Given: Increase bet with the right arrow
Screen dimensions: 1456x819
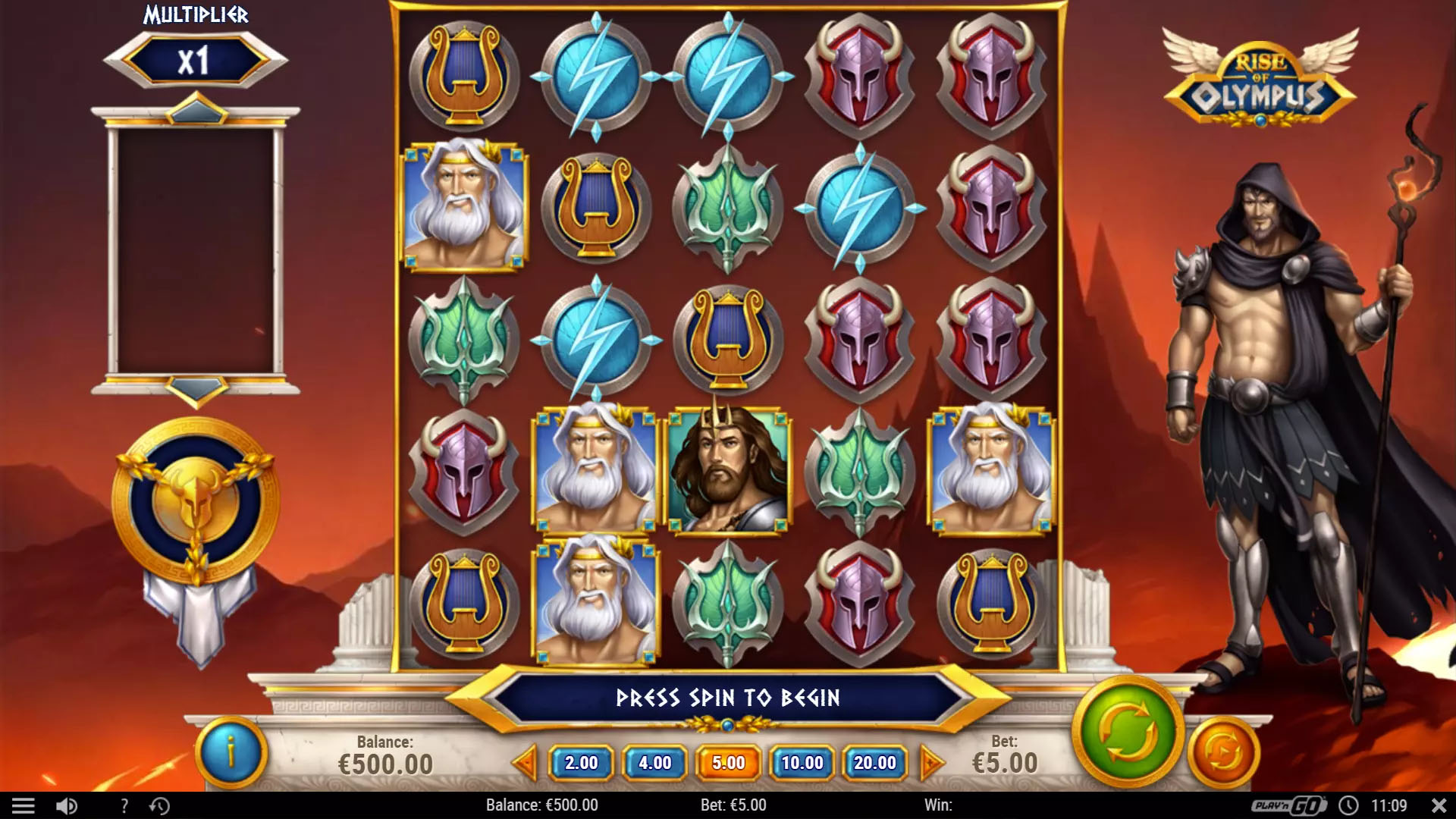Looking at the screenshot, I should point(931,763).
